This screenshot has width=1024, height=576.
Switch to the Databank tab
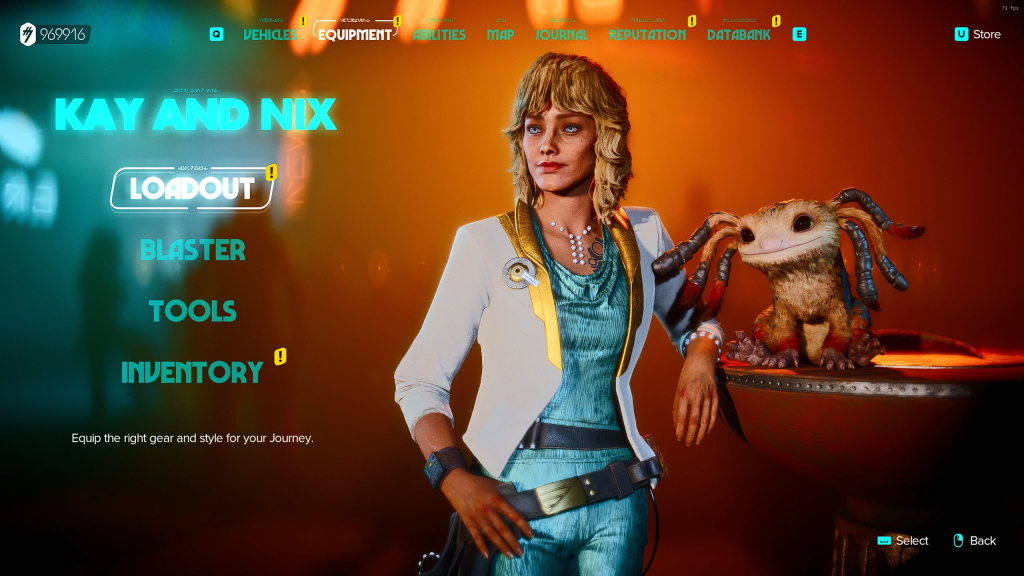[x=739, y=35]
